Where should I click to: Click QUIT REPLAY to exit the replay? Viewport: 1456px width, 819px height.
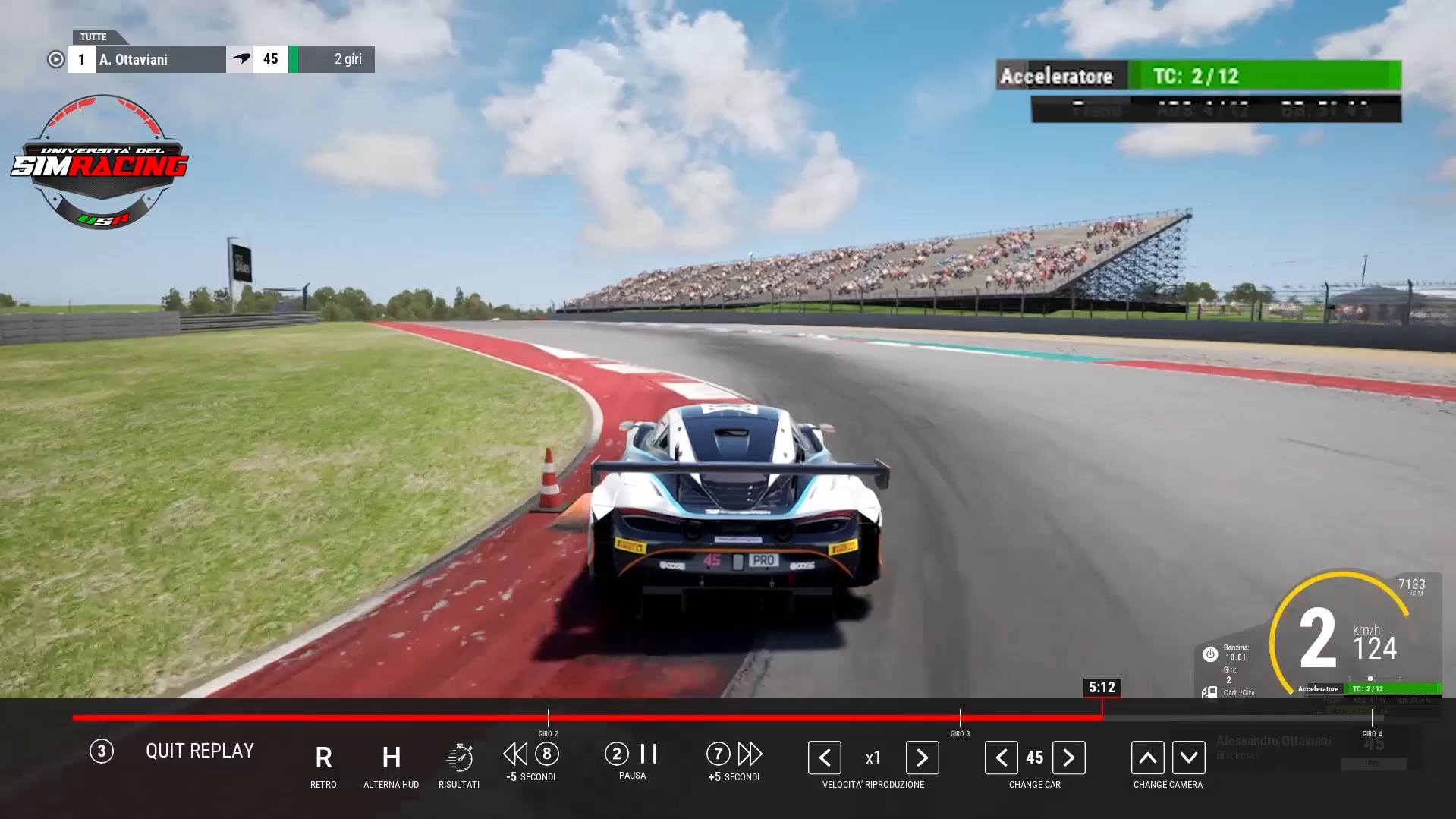pyautogui.click(x=200, y=751)
